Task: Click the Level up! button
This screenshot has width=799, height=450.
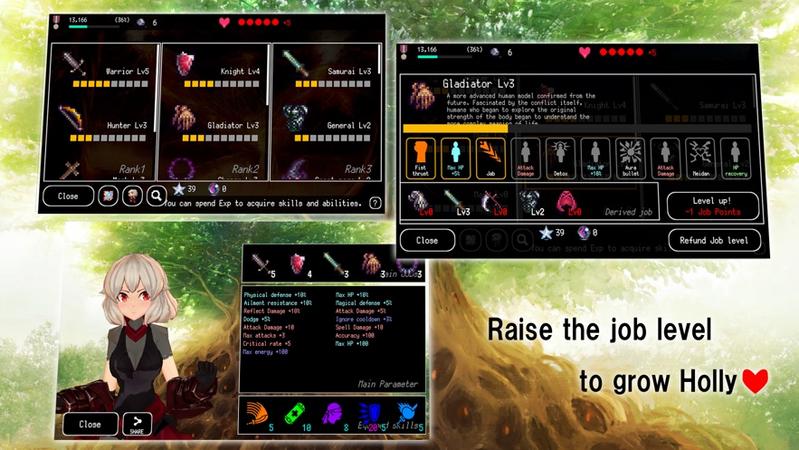Action: [713, 206]
